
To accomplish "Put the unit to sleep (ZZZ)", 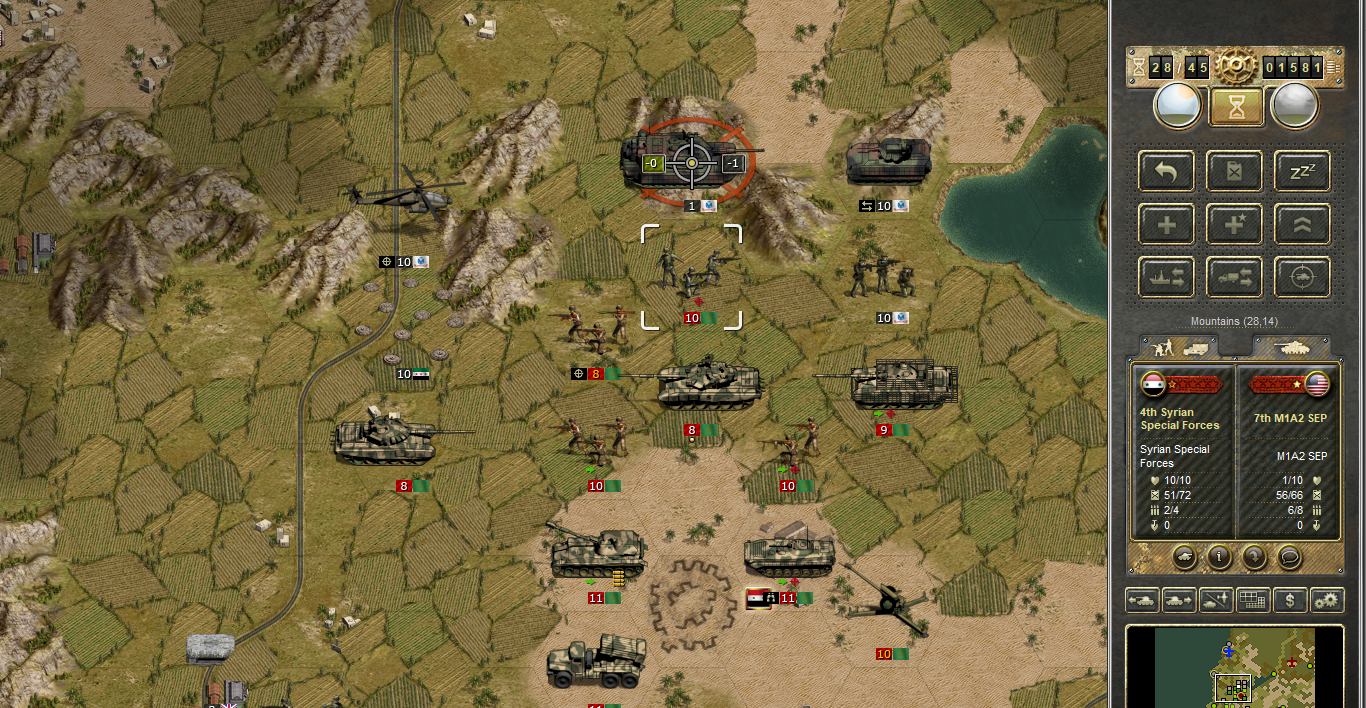I will (x=1302, y=171).
